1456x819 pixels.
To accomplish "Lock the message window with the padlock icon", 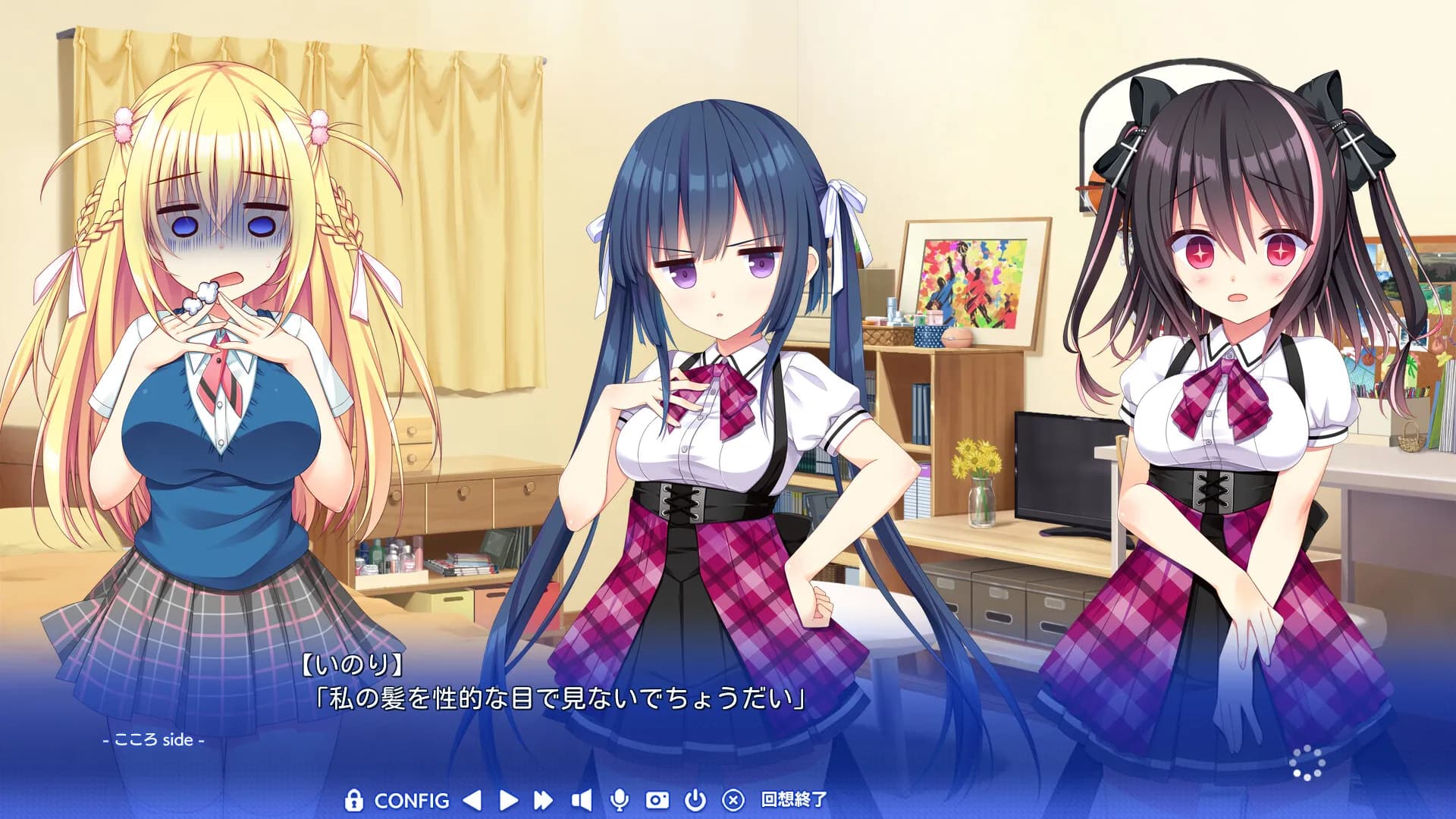I will [353, 800].
